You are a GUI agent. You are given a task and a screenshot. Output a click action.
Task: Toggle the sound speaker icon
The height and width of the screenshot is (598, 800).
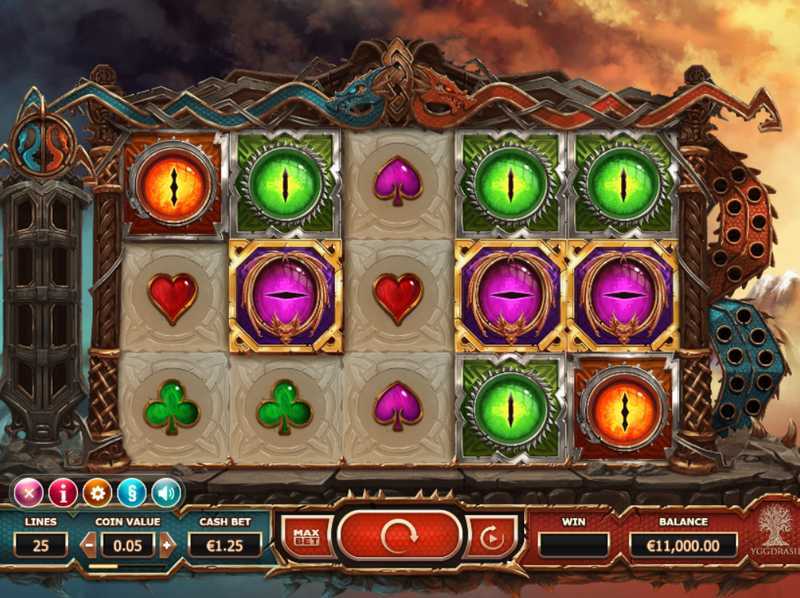(x=165, y=492)
